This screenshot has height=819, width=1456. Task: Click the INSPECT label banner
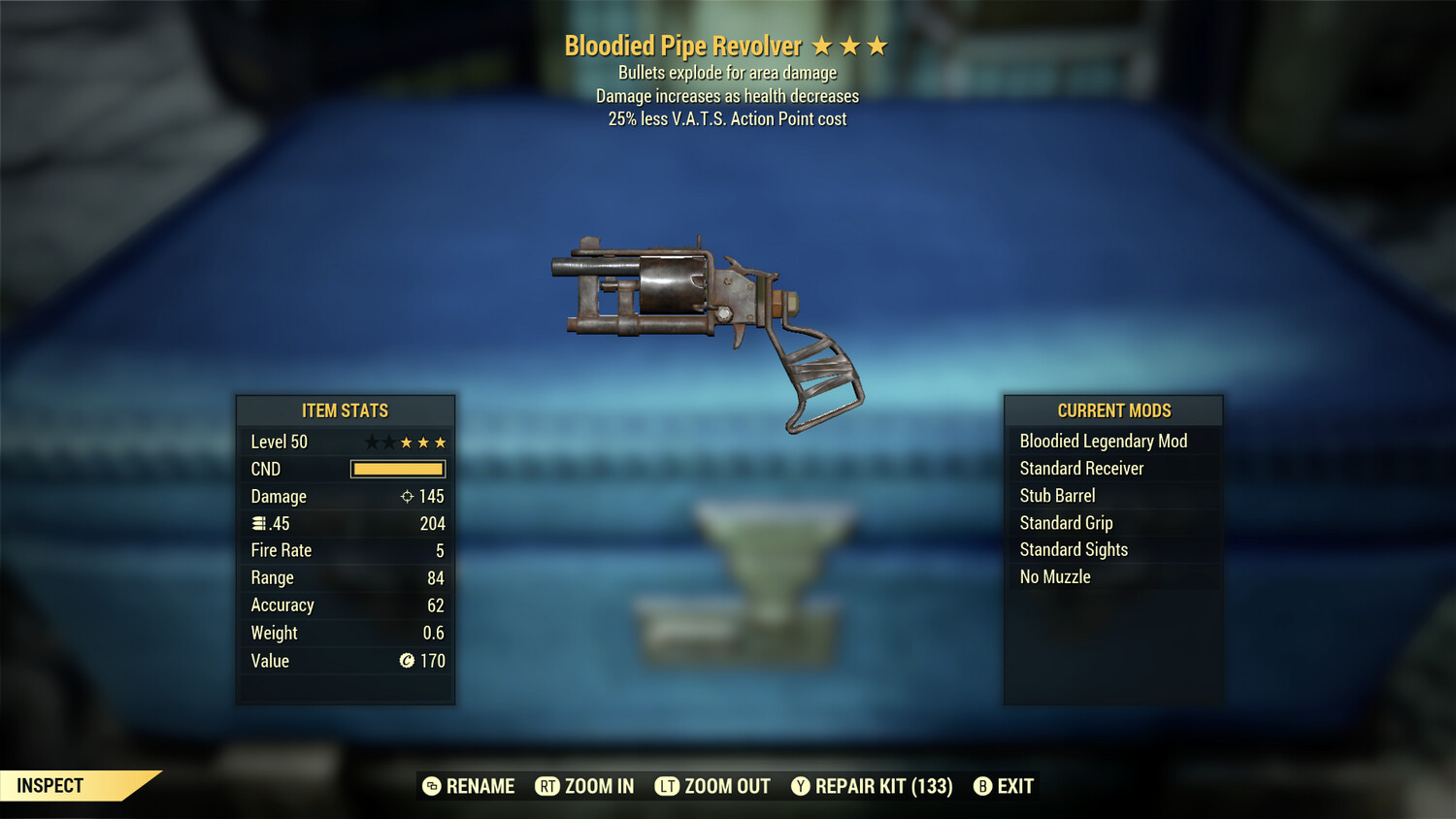click(50, 786)
